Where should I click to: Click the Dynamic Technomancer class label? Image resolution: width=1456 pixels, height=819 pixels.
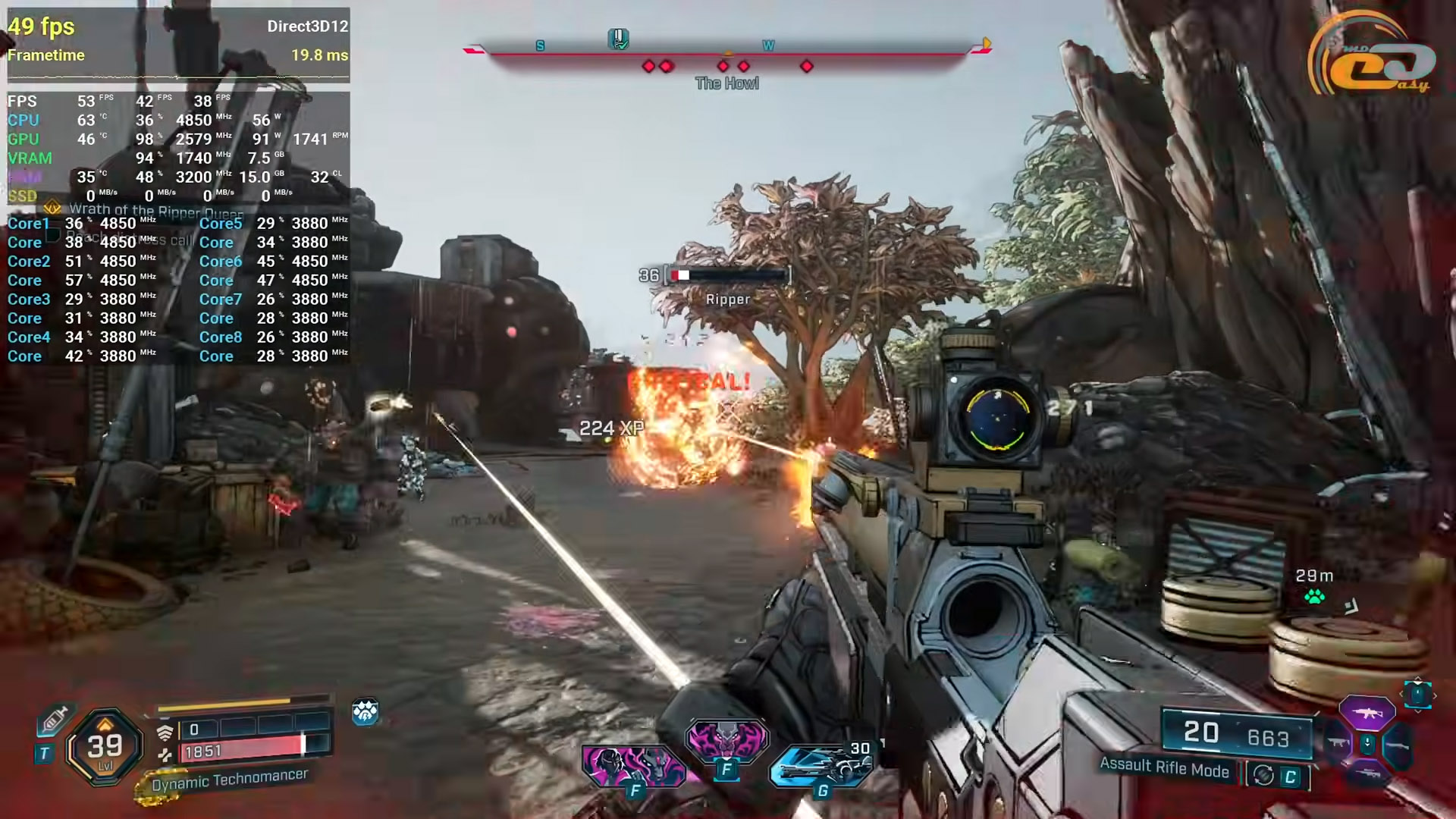click(229, 780)
